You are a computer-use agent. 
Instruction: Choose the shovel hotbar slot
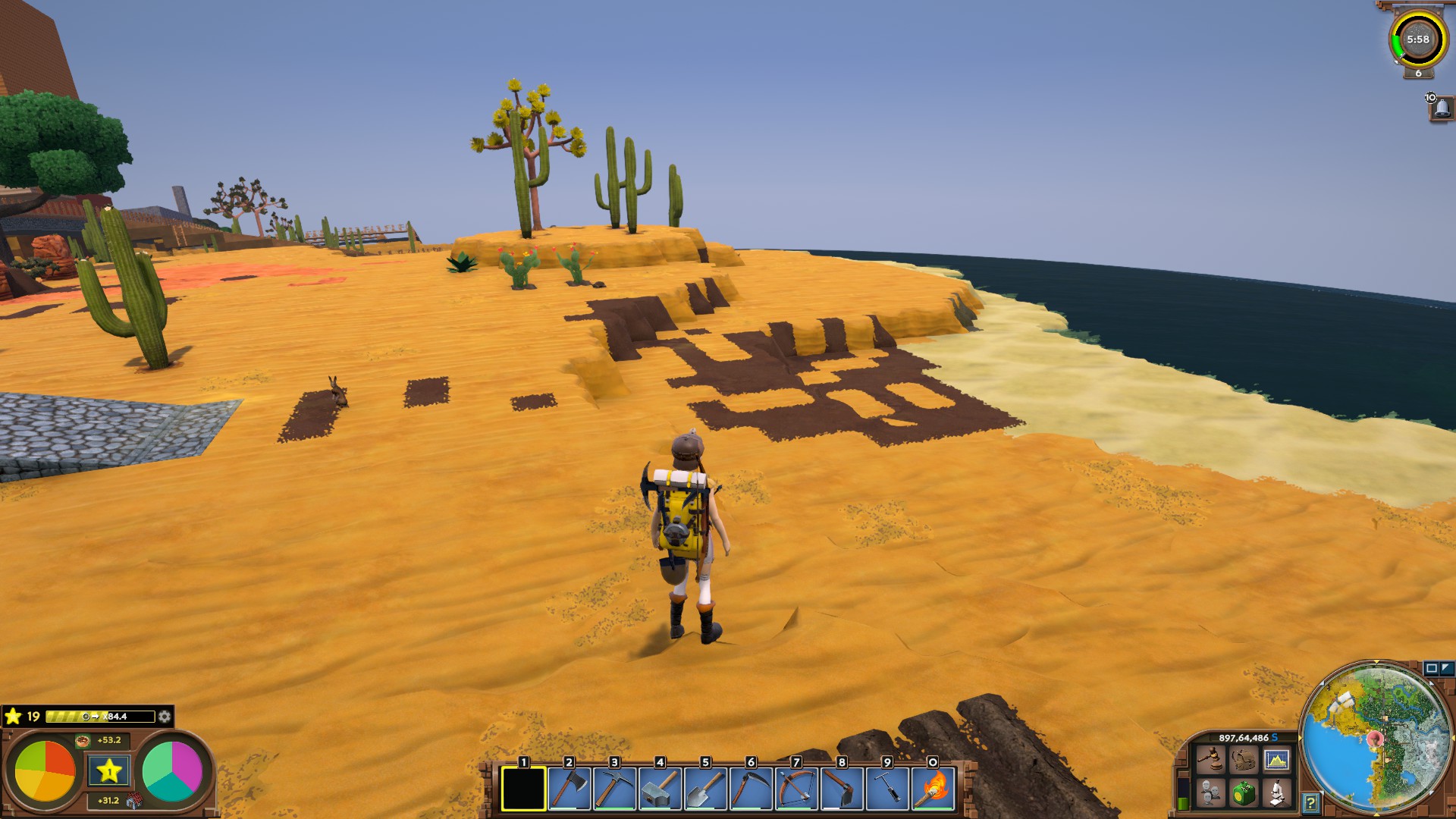coord(705,789)
